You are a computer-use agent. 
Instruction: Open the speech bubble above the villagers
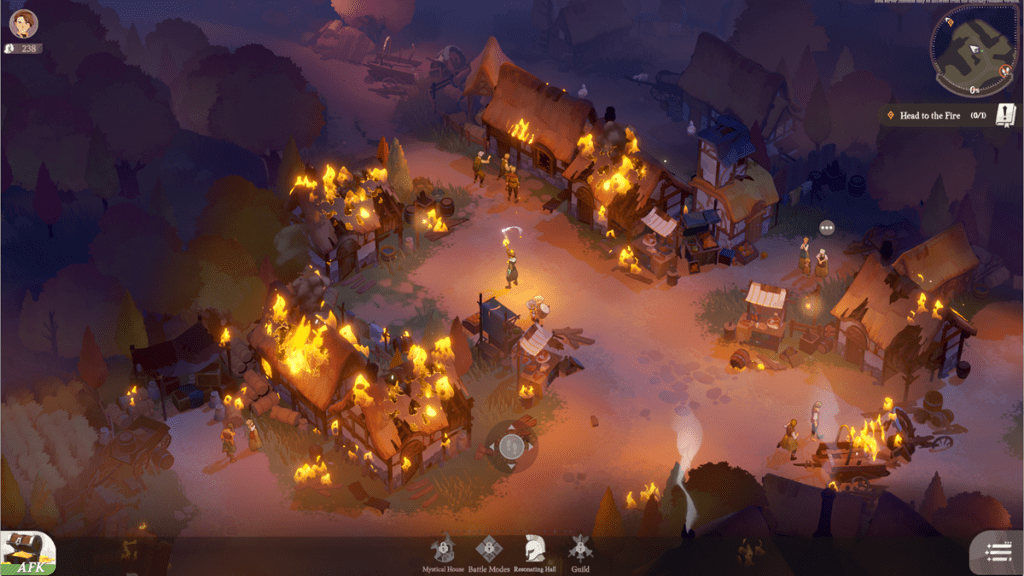pos(826,228)
